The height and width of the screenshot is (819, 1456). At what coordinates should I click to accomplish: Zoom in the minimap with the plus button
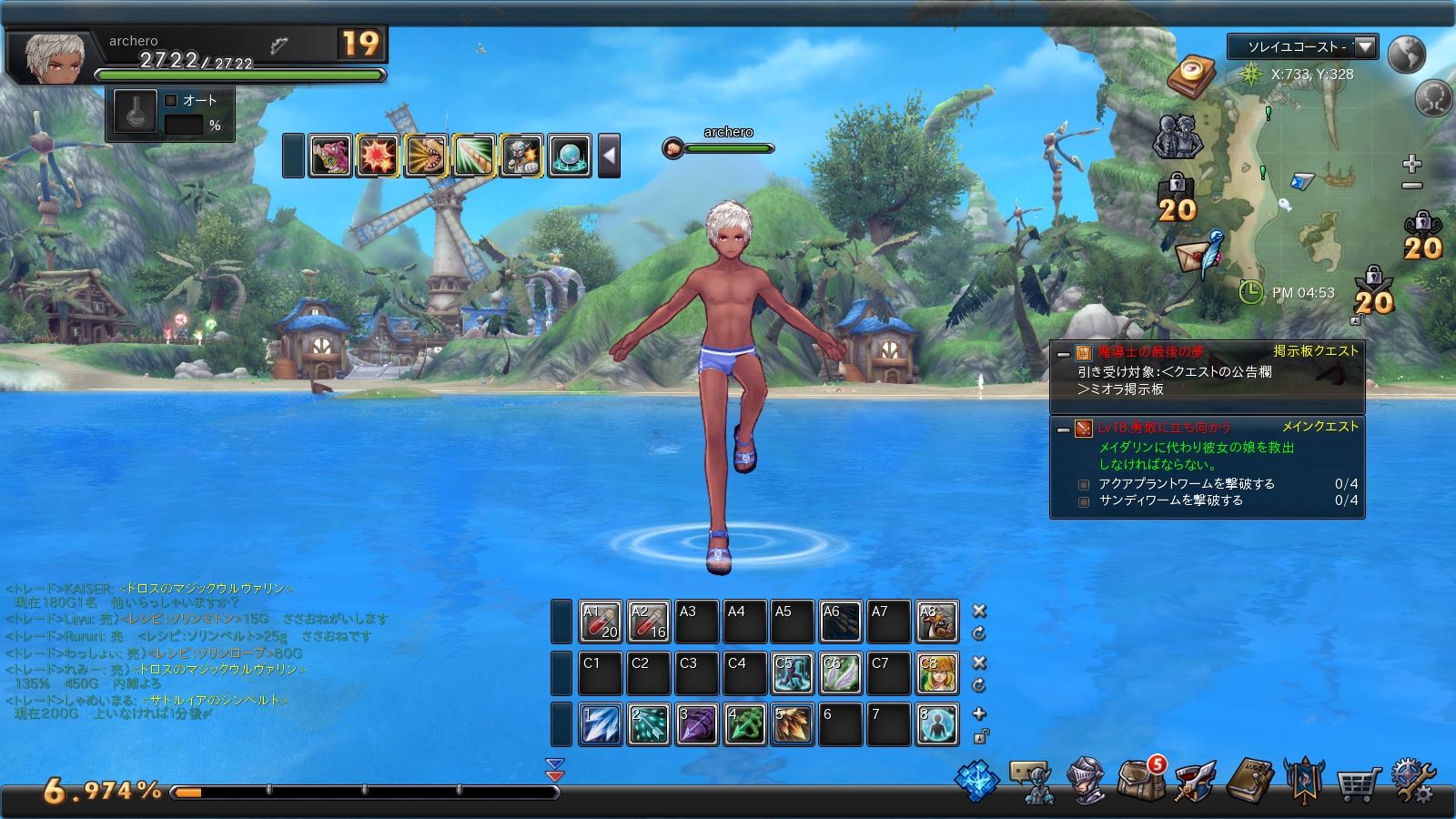point(1411,164)
